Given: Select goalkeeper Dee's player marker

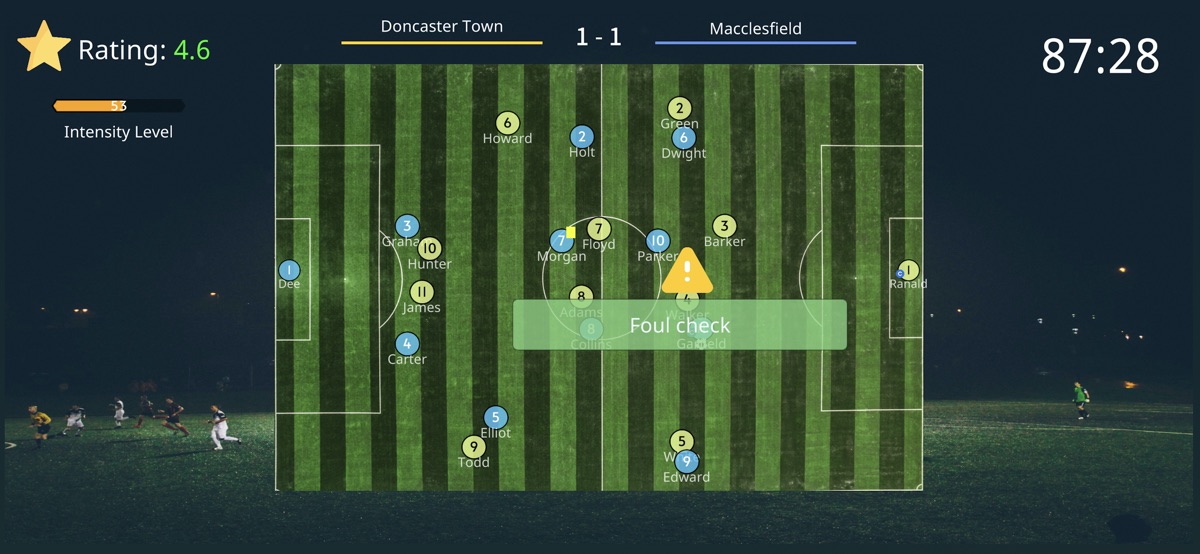Looking at the screenshot, I should (289, 270).
